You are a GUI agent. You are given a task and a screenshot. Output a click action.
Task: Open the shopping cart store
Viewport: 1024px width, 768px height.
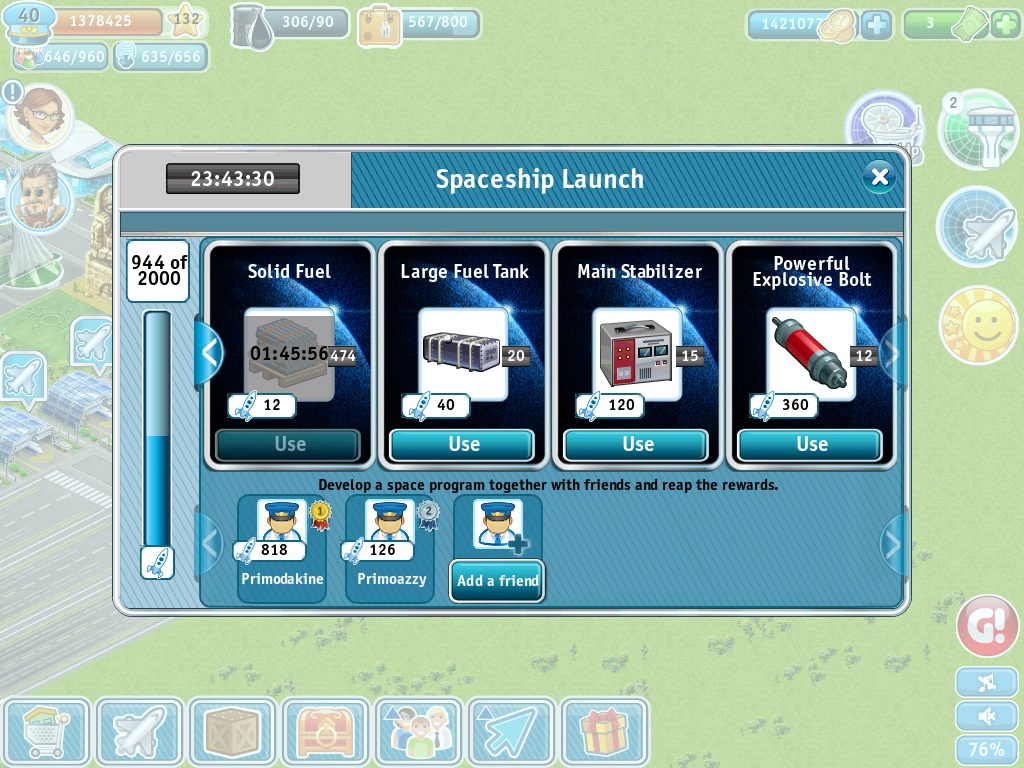pos(46,732)
